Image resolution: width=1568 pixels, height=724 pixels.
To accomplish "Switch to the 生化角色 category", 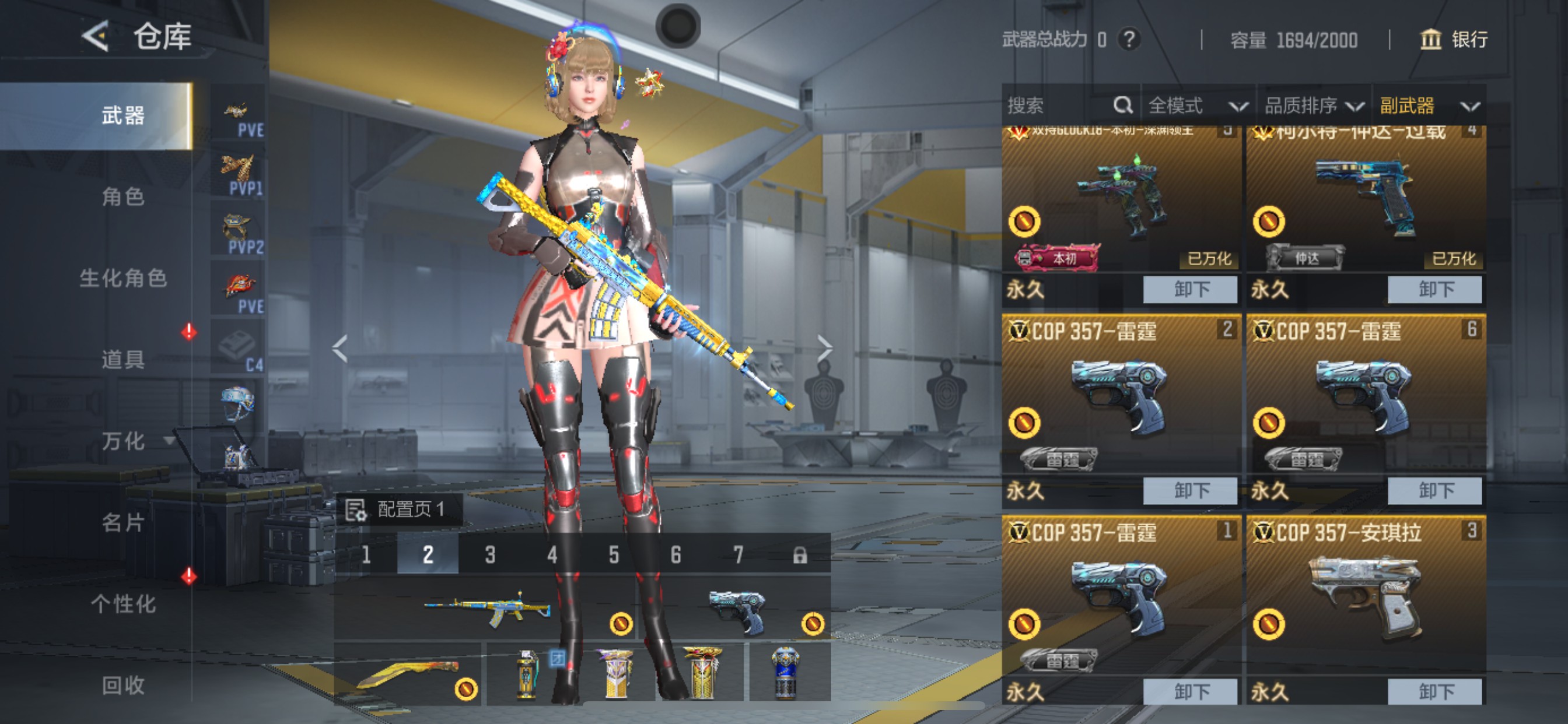I will coord(123,278).
